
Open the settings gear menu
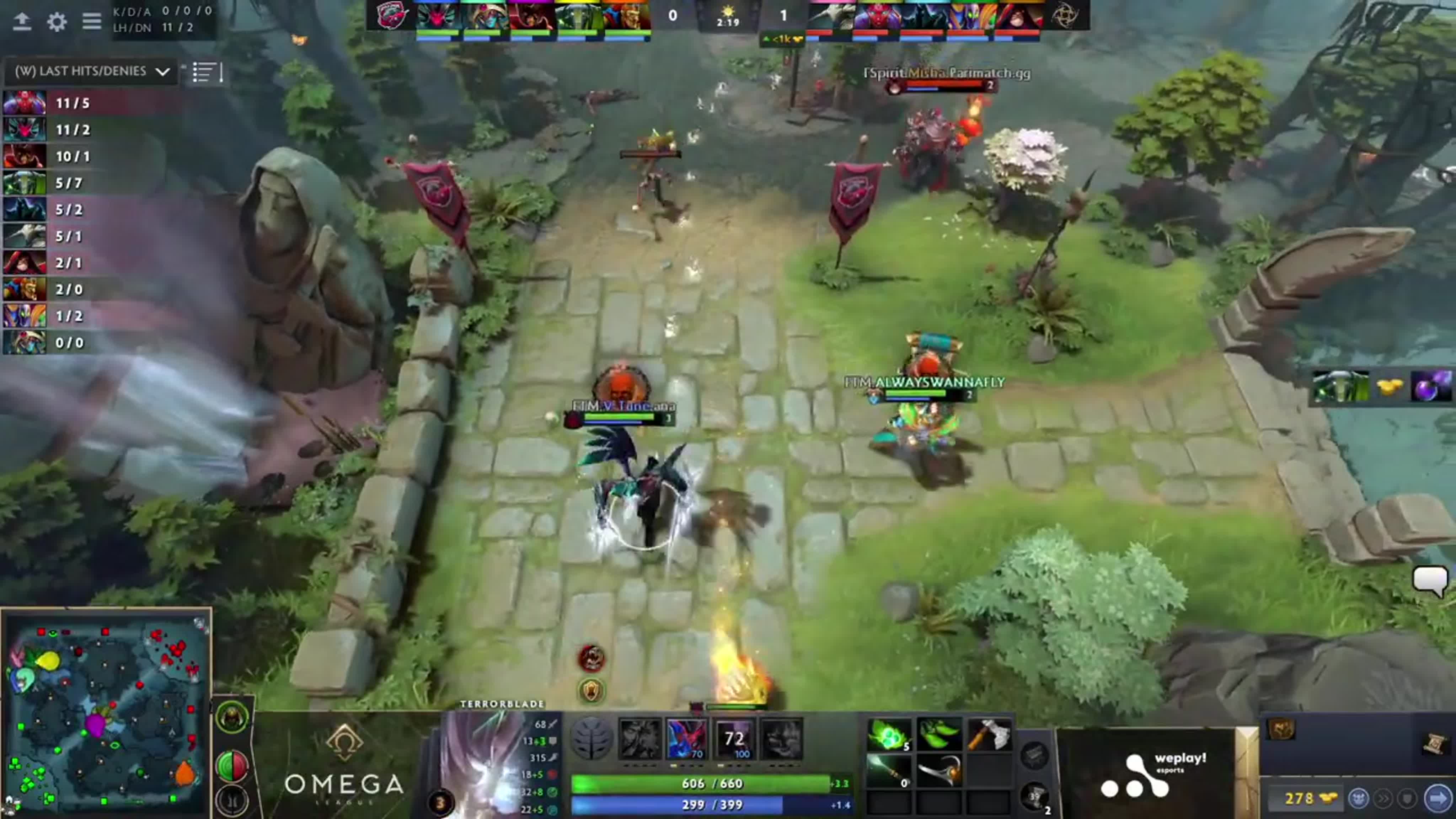point(57,22)
